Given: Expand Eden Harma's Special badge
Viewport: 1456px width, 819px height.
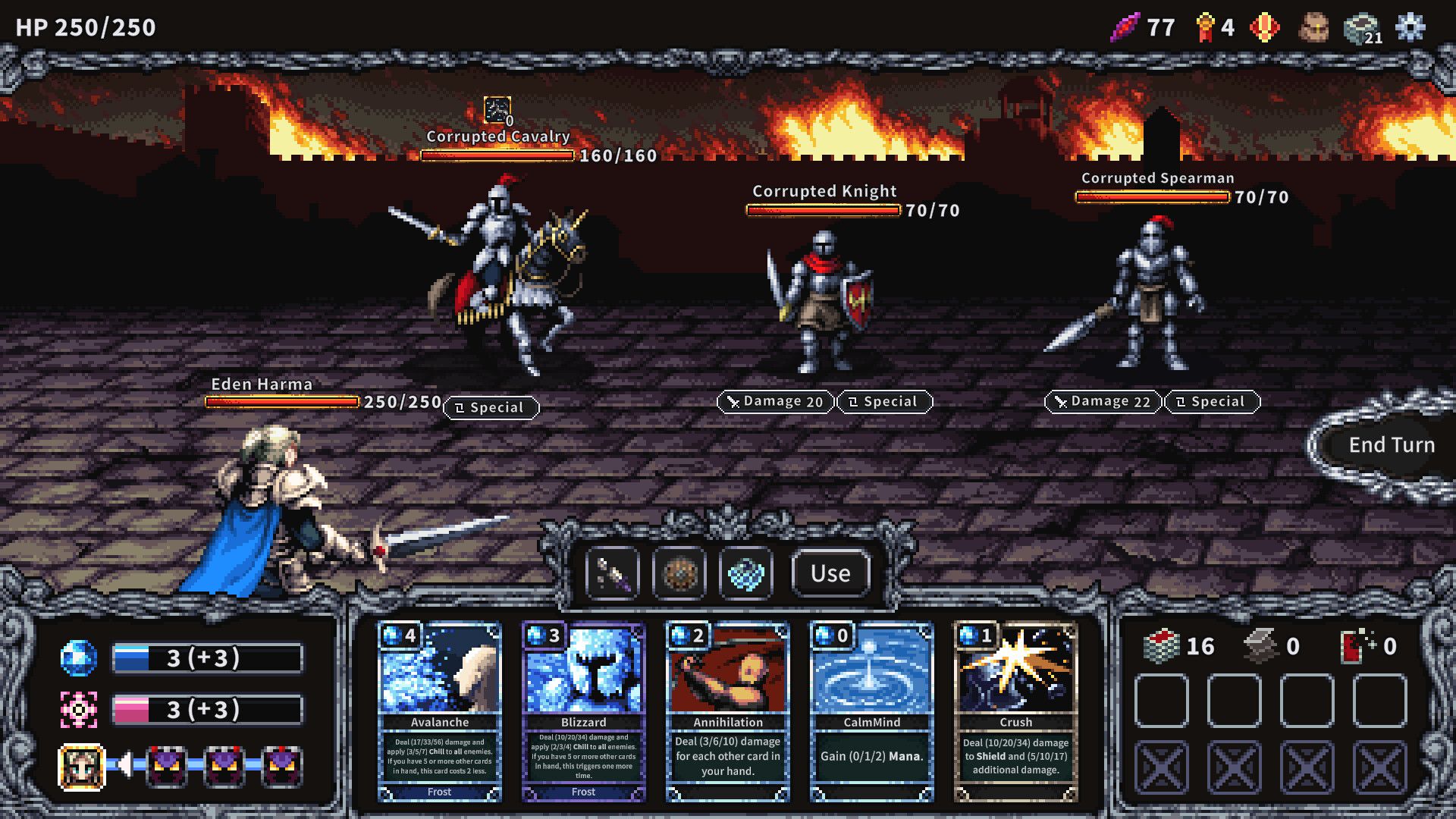Looking at the screenshot, I should [x=491, y=407].
